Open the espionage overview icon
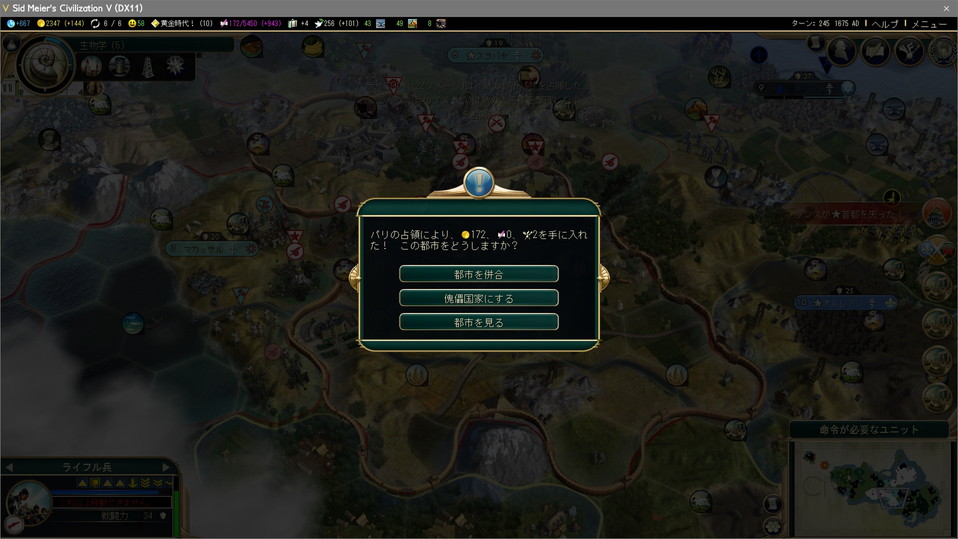Screen dimensions: 958x539 [843, 51]
